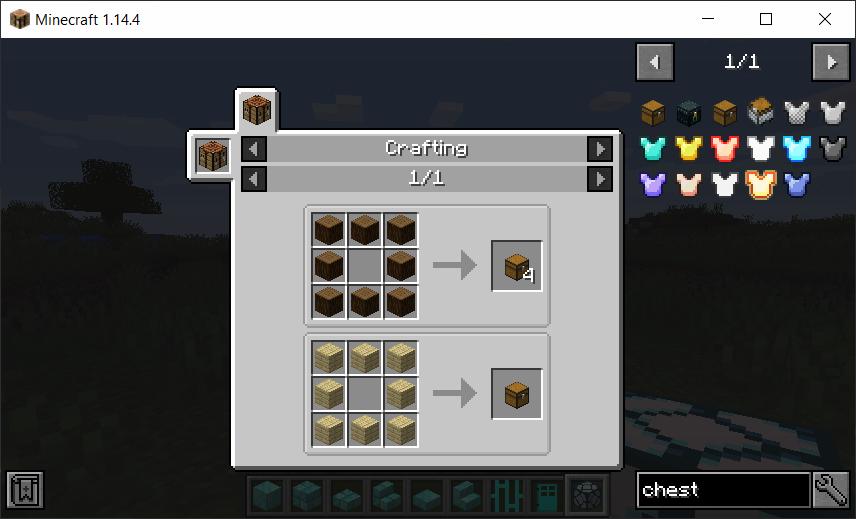Show the next recipe page
This screenshot has height=519, width=856.
pos(599,179)
